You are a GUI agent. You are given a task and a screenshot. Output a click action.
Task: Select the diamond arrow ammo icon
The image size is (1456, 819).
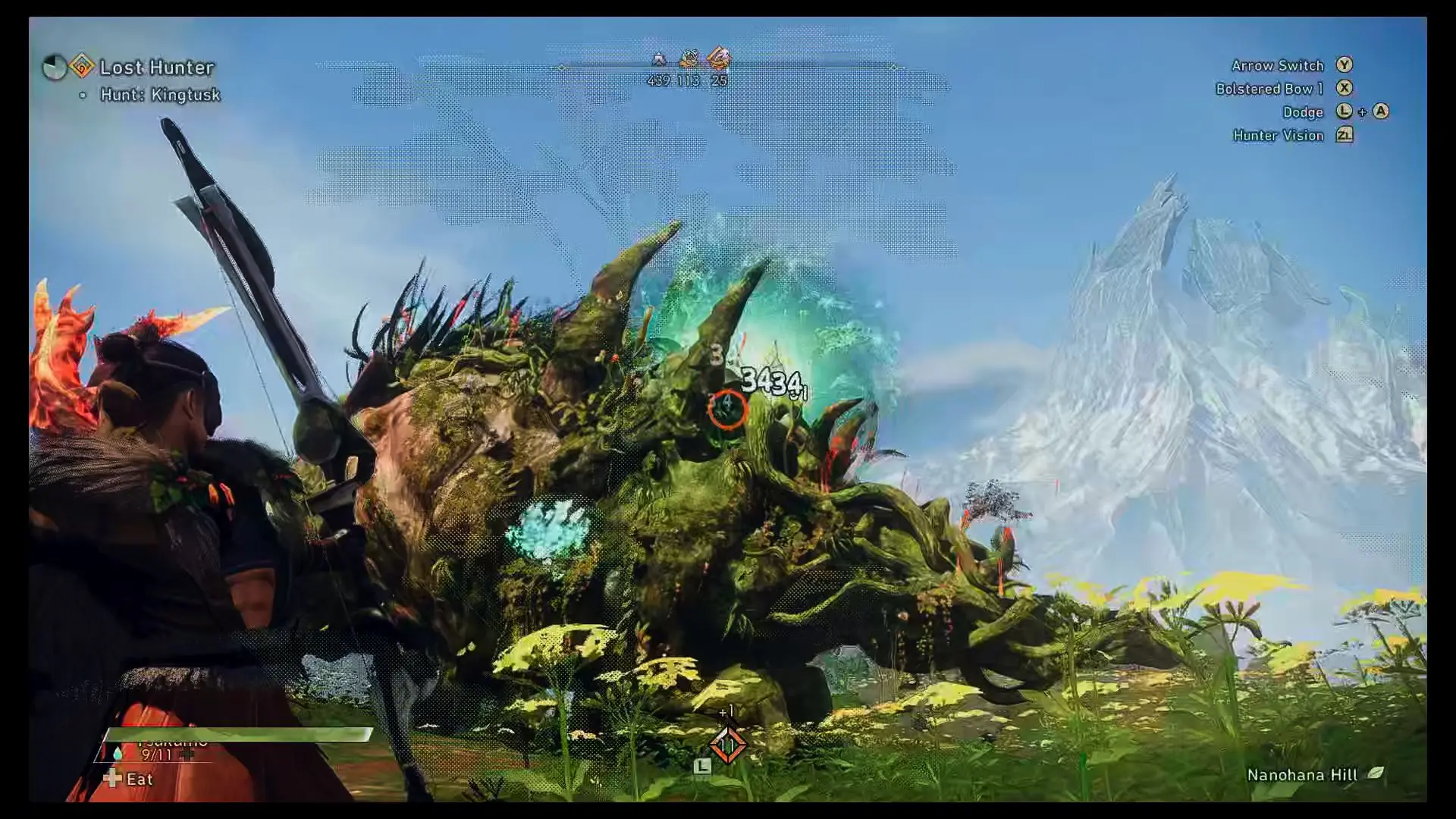coord(727,745)
